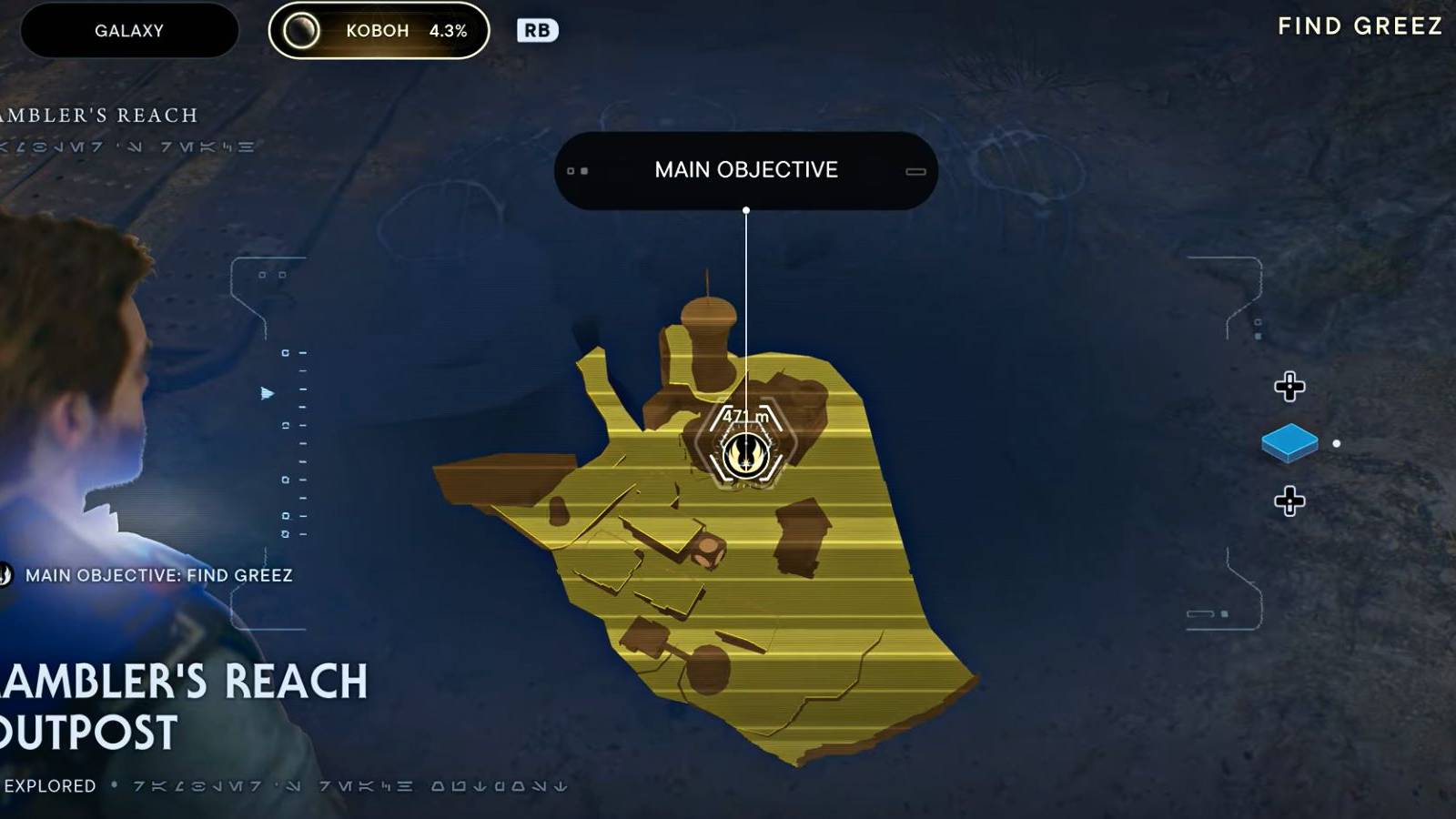Select the white triangle pointer on map edge

click(264, 394)
